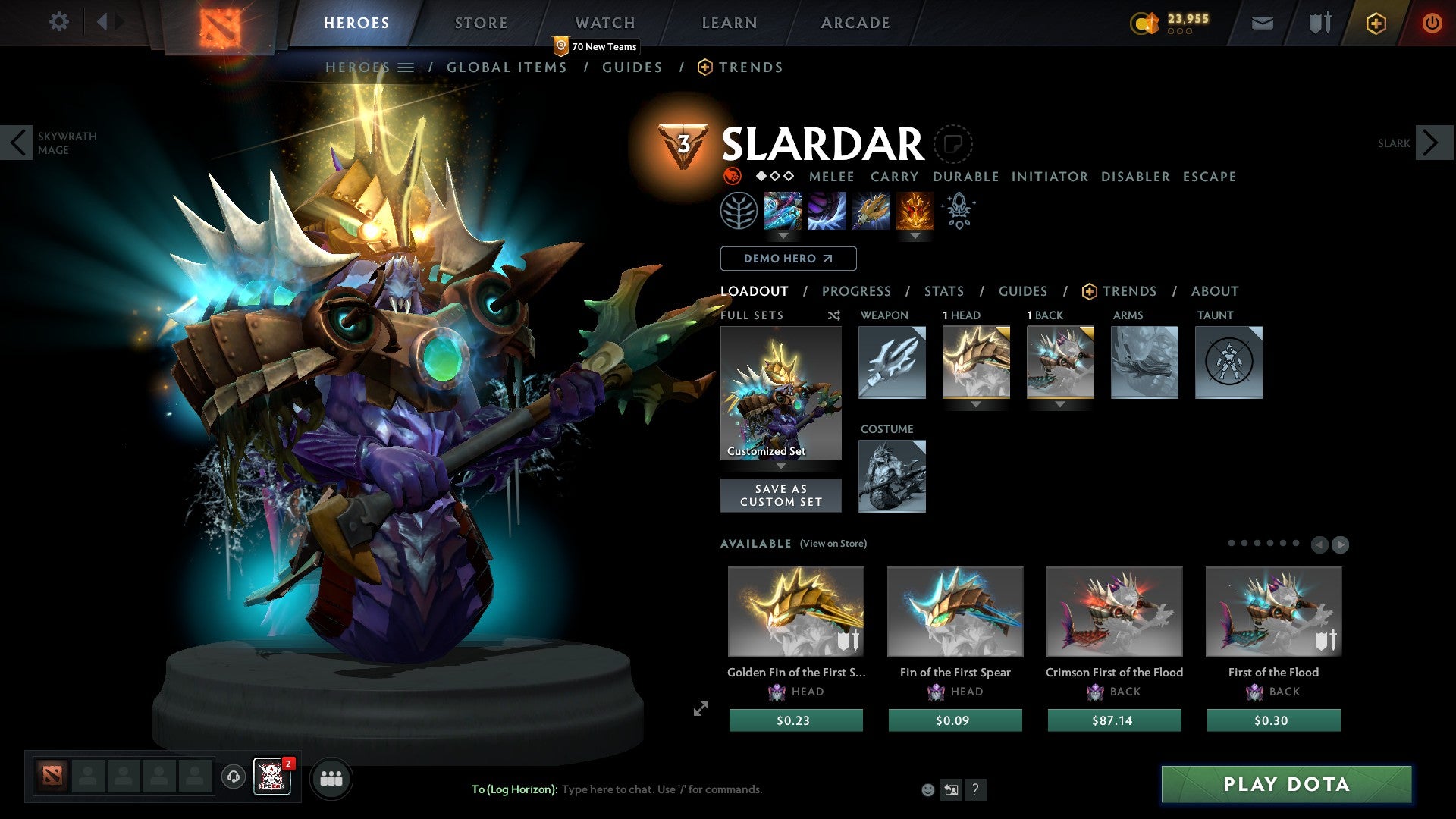This screenshot has height=819, width=1456.
Task: Toggle the shuffle Full Sets option
Action: [x=833, y=315]
